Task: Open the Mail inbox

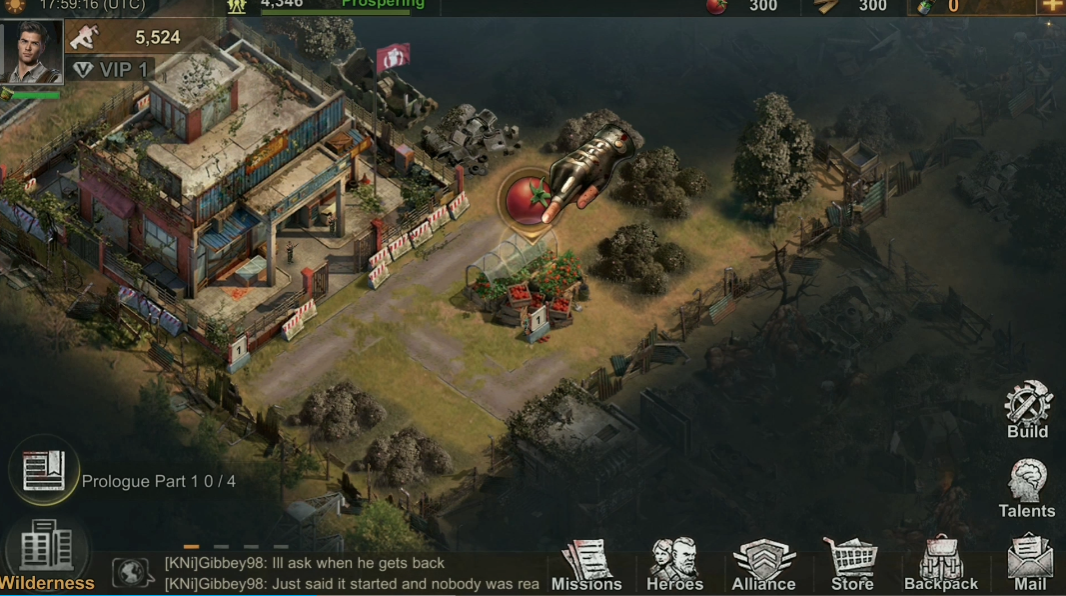Action: 1030,565
